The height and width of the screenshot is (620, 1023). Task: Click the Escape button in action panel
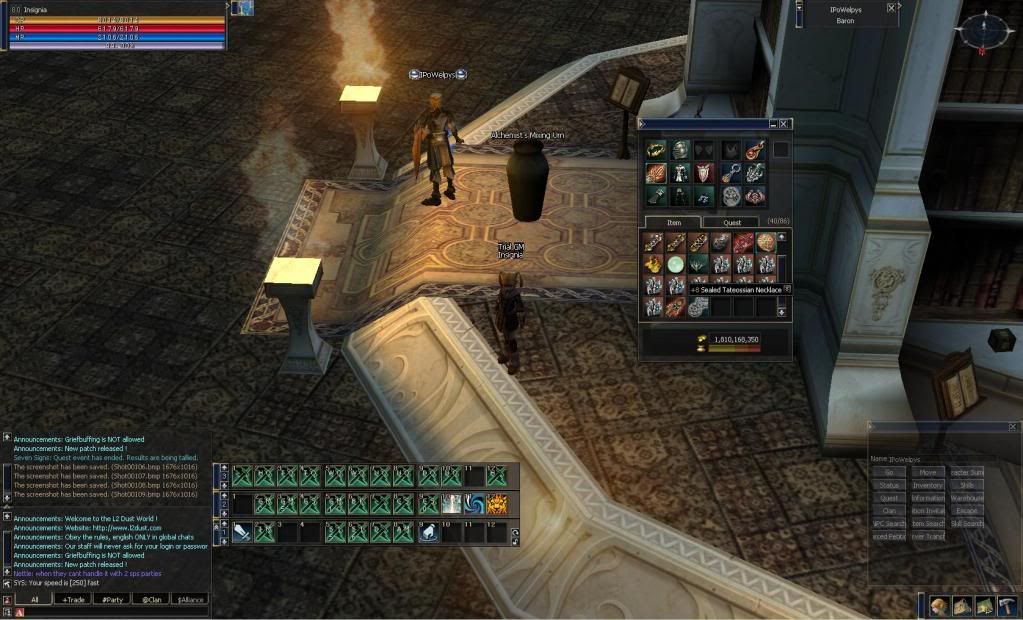click(967, 511)
